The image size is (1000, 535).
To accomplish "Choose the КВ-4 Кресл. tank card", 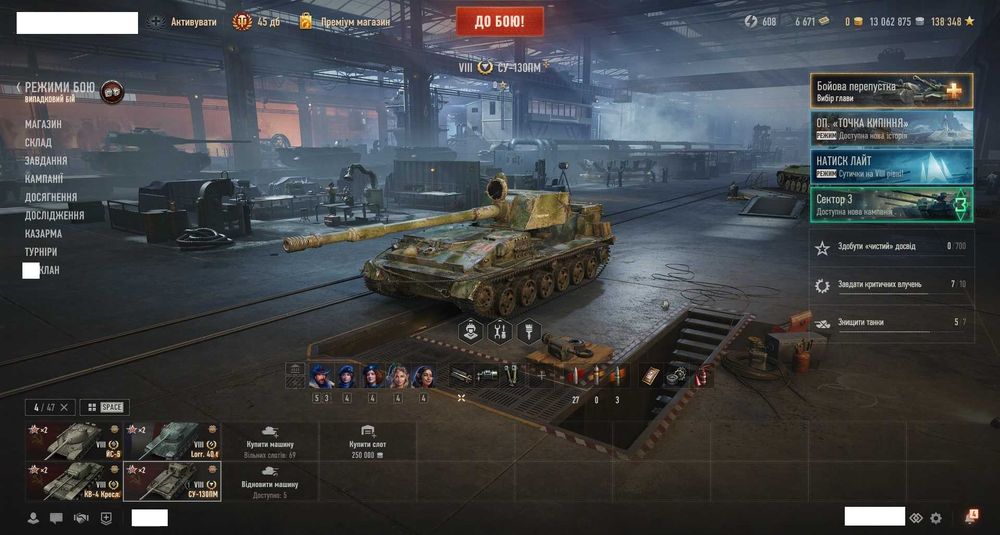I will pos(72,480).
